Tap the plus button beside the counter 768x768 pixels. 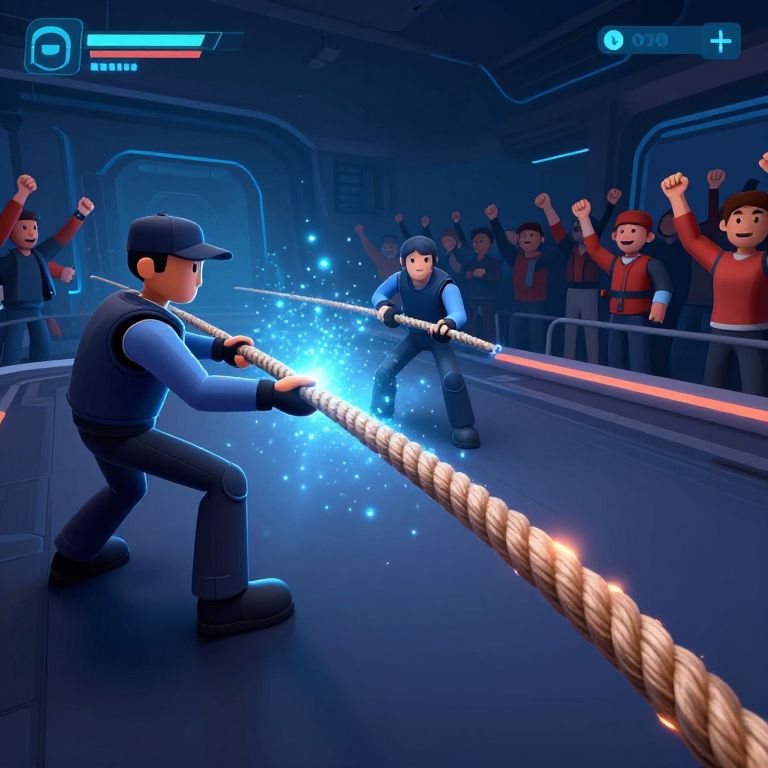pos(720,41)
